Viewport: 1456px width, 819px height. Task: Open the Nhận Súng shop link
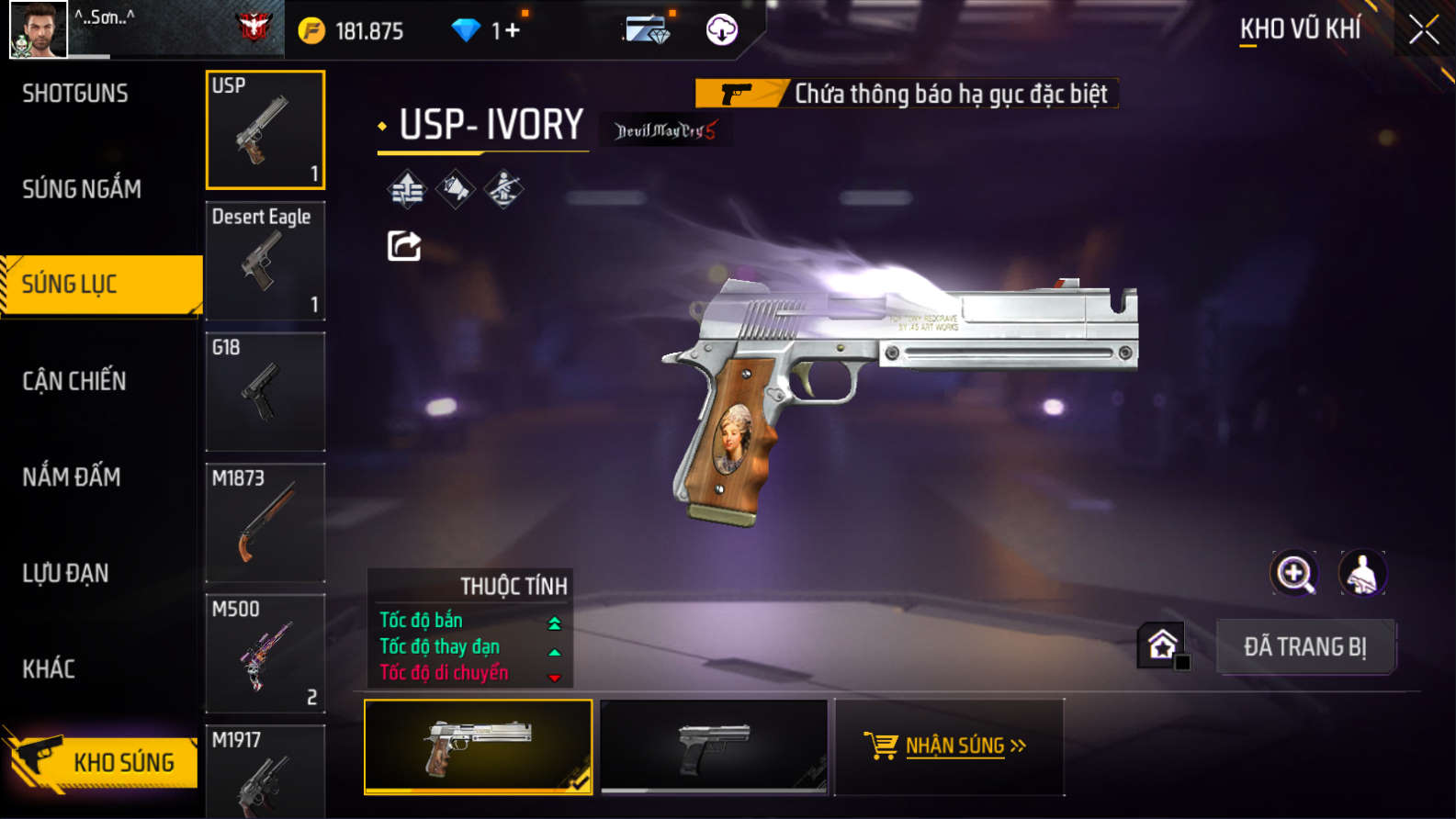pyautogui.click(x=948, y=746)
